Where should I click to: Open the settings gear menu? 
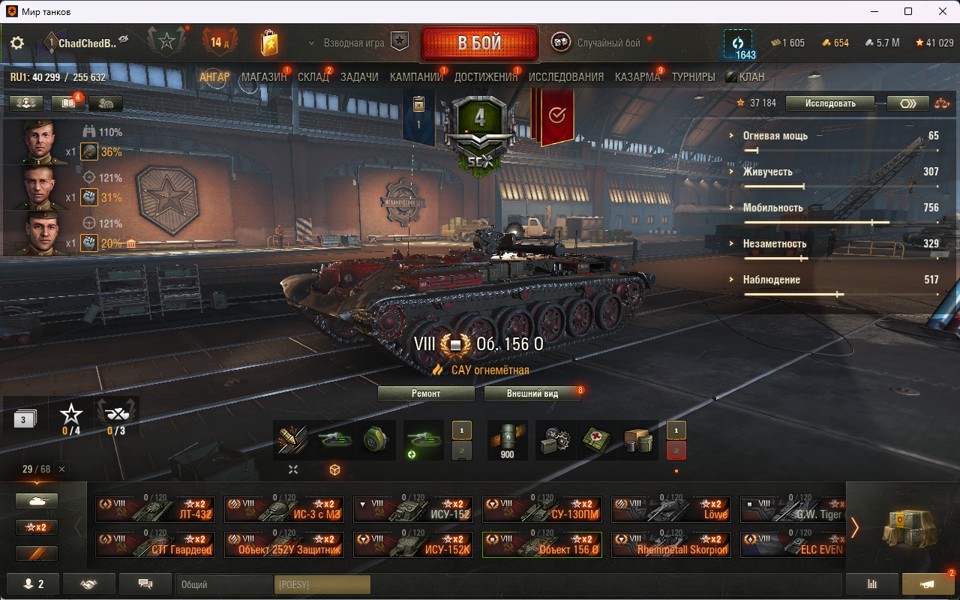tap(17, 43)
